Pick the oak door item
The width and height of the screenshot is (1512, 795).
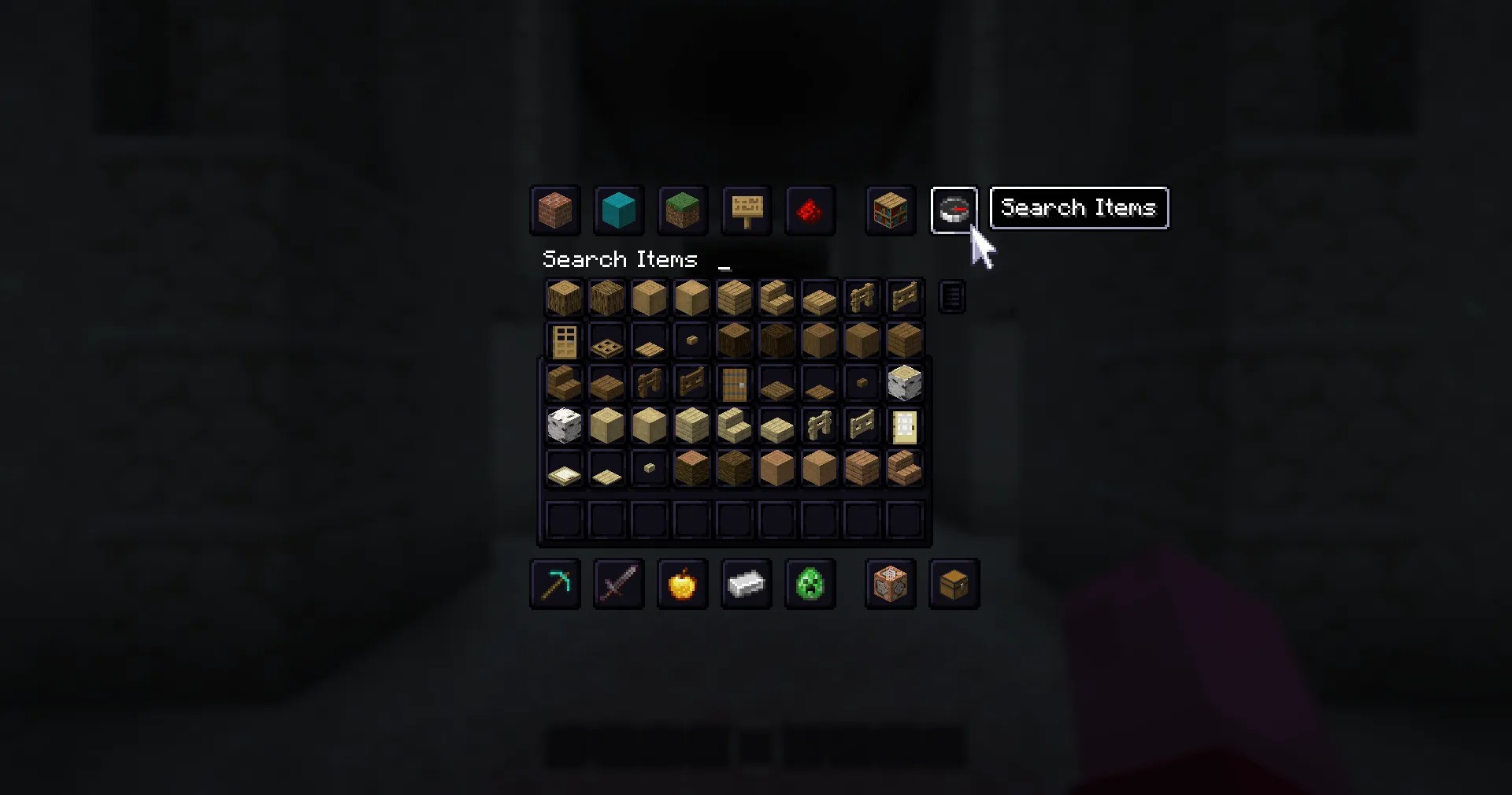[564, 340]
